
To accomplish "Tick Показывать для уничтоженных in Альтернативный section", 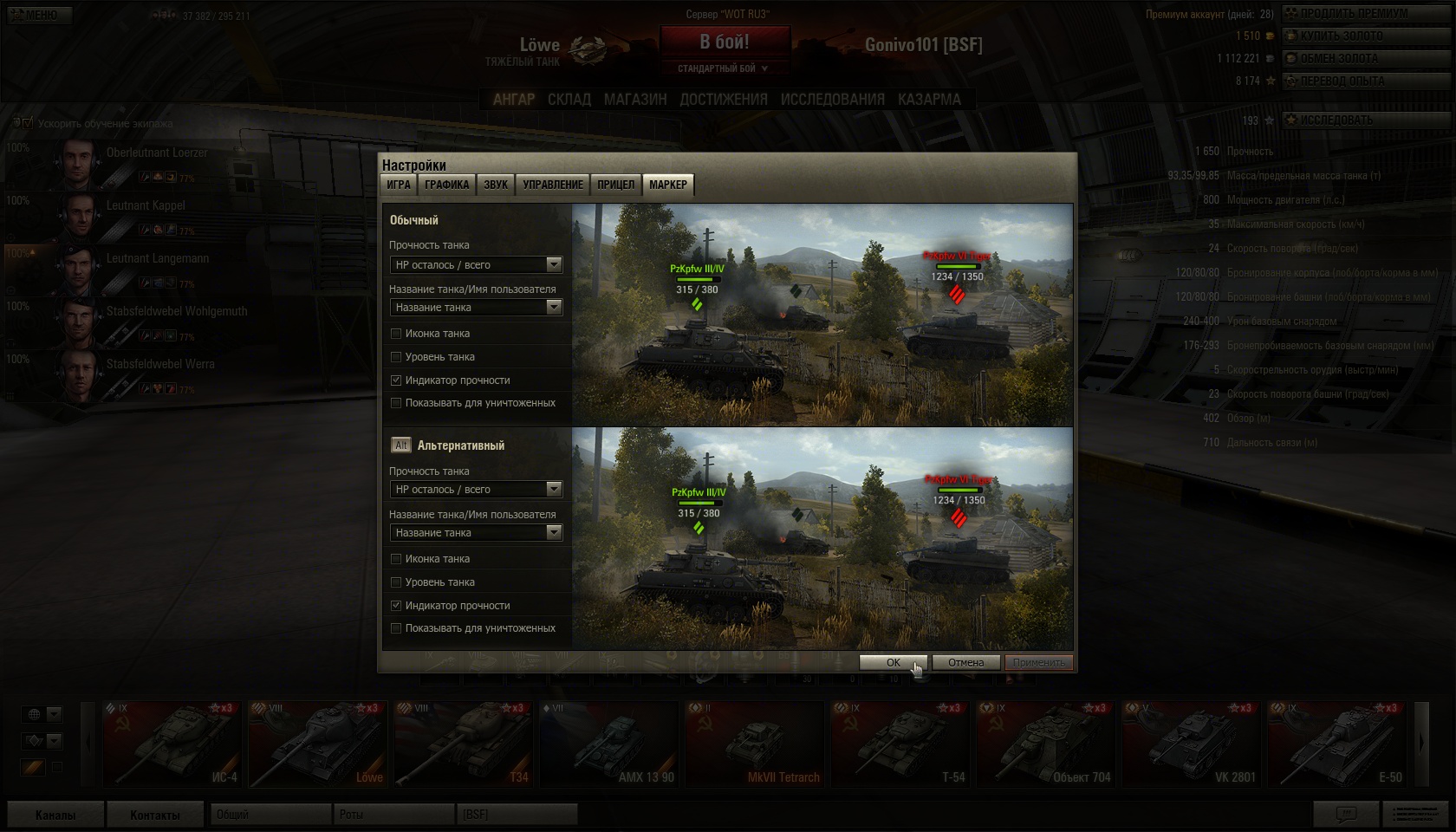I will pos(396,628).
